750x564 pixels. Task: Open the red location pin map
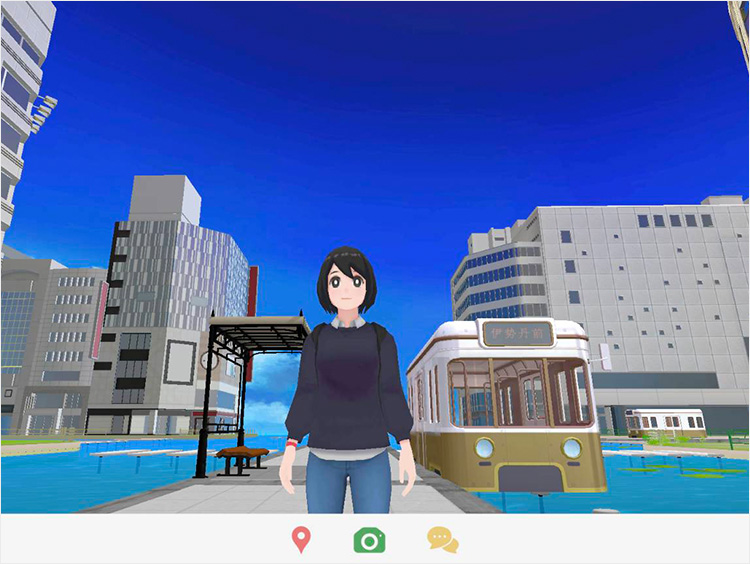click(300, 540)
